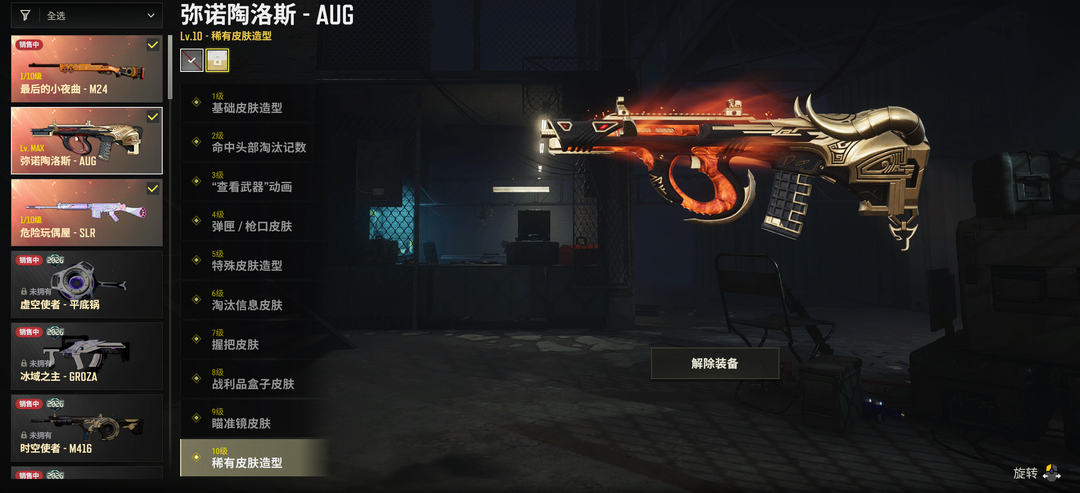This screenshot has height=493, width=1080.
Task: Click the 解除装备 button
Action: (x=714, y=363)
